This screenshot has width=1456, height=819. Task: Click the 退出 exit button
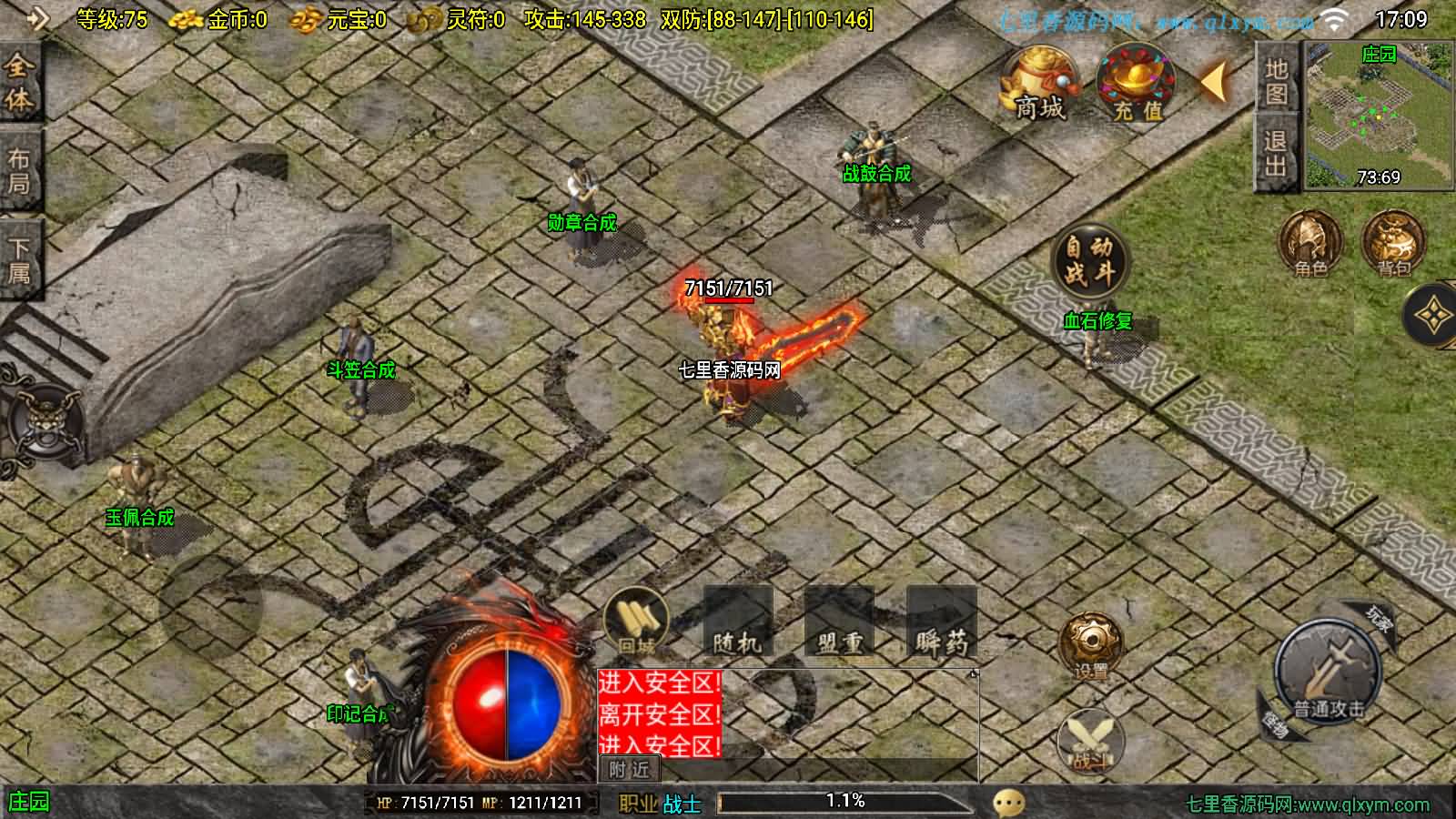point(1276,155)
